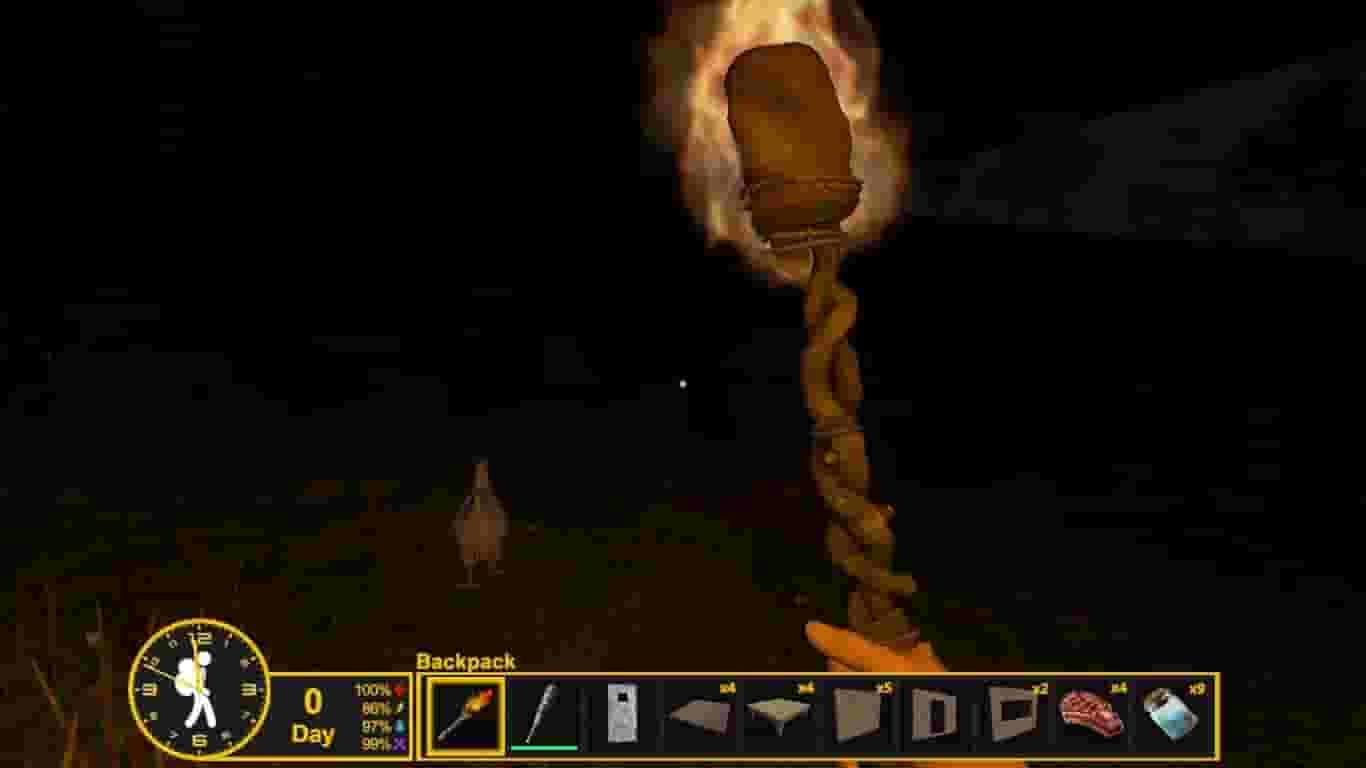The width and height of the screenshot is (1366, 768).
Task: Select the table item in the hotbar
Action: point(778,712)
